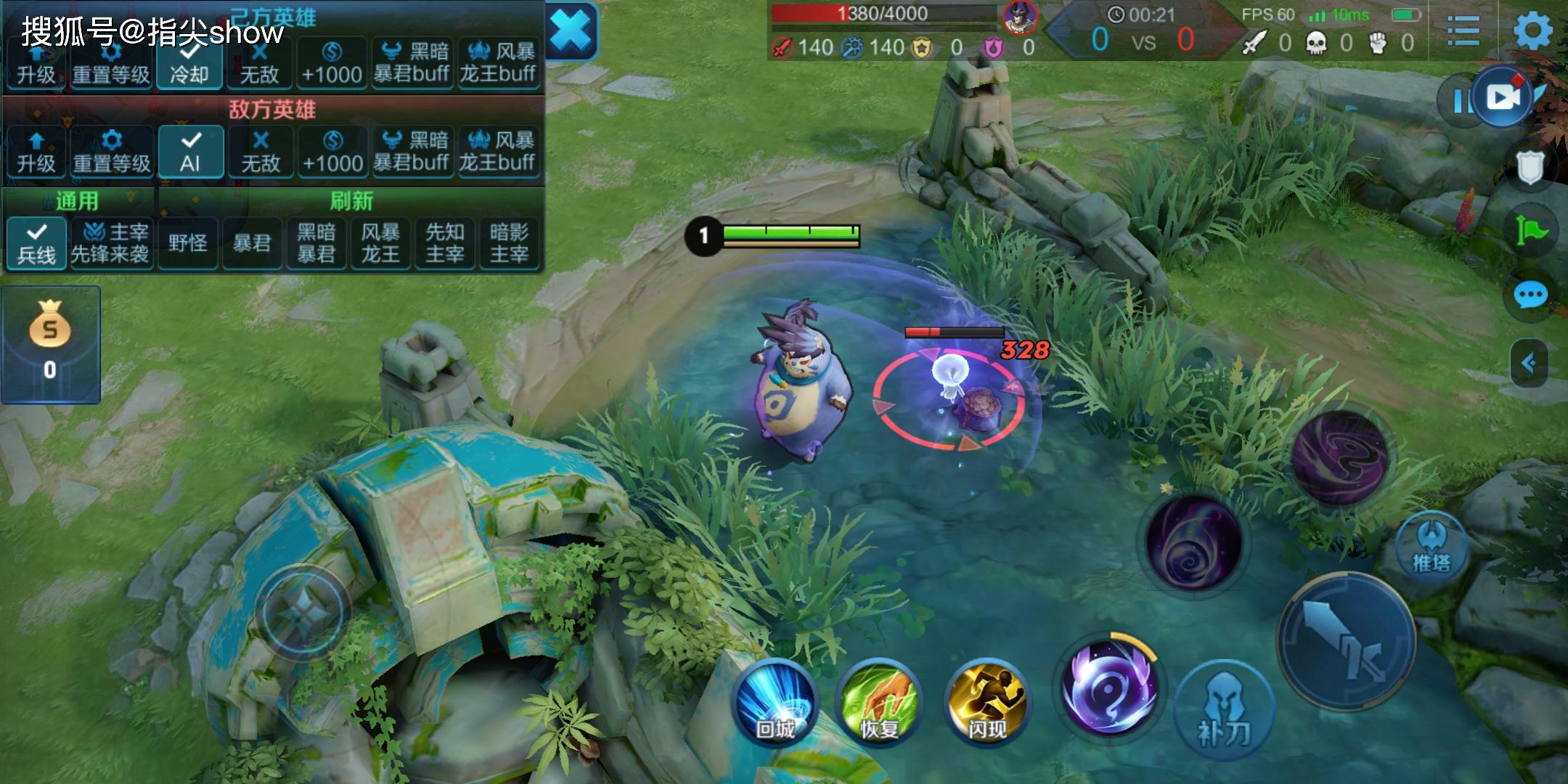Trigger the 主宰先锋来袭 button

pyautogui.click(x=111, y=243)
